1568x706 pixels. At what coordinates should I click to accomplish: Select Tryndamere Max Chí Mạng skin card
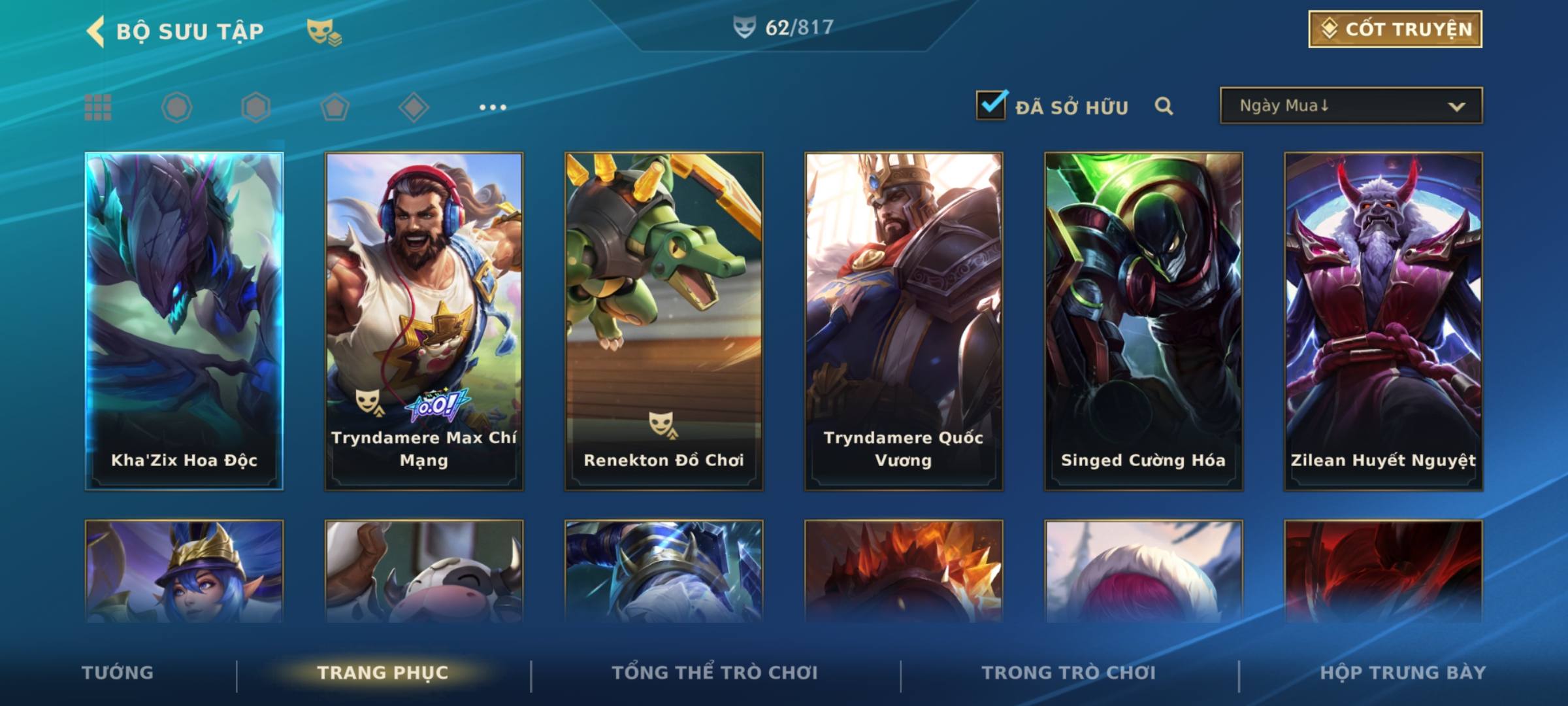click(424, 320)
